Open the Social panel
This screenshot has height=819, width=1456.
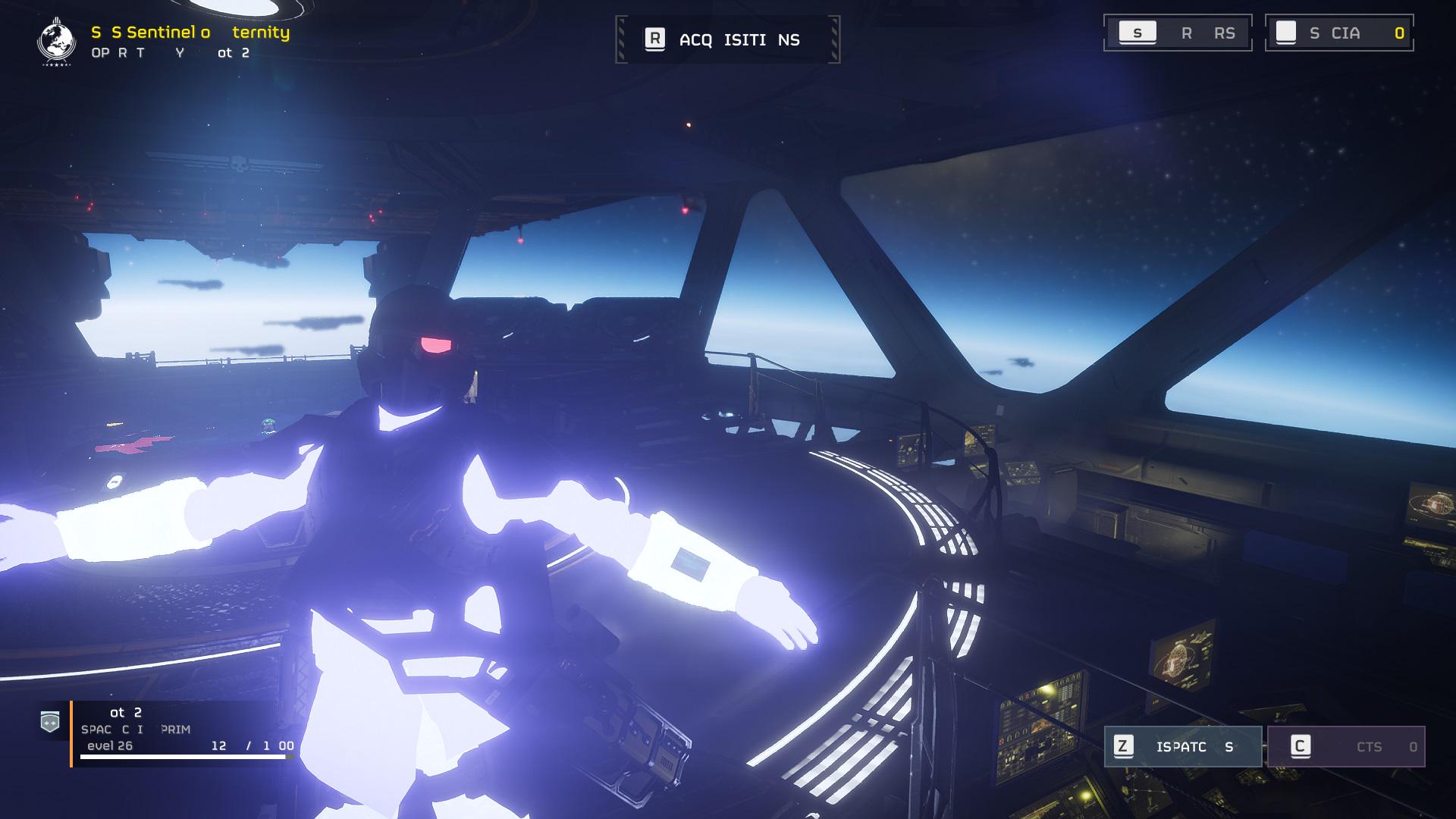1339,33
